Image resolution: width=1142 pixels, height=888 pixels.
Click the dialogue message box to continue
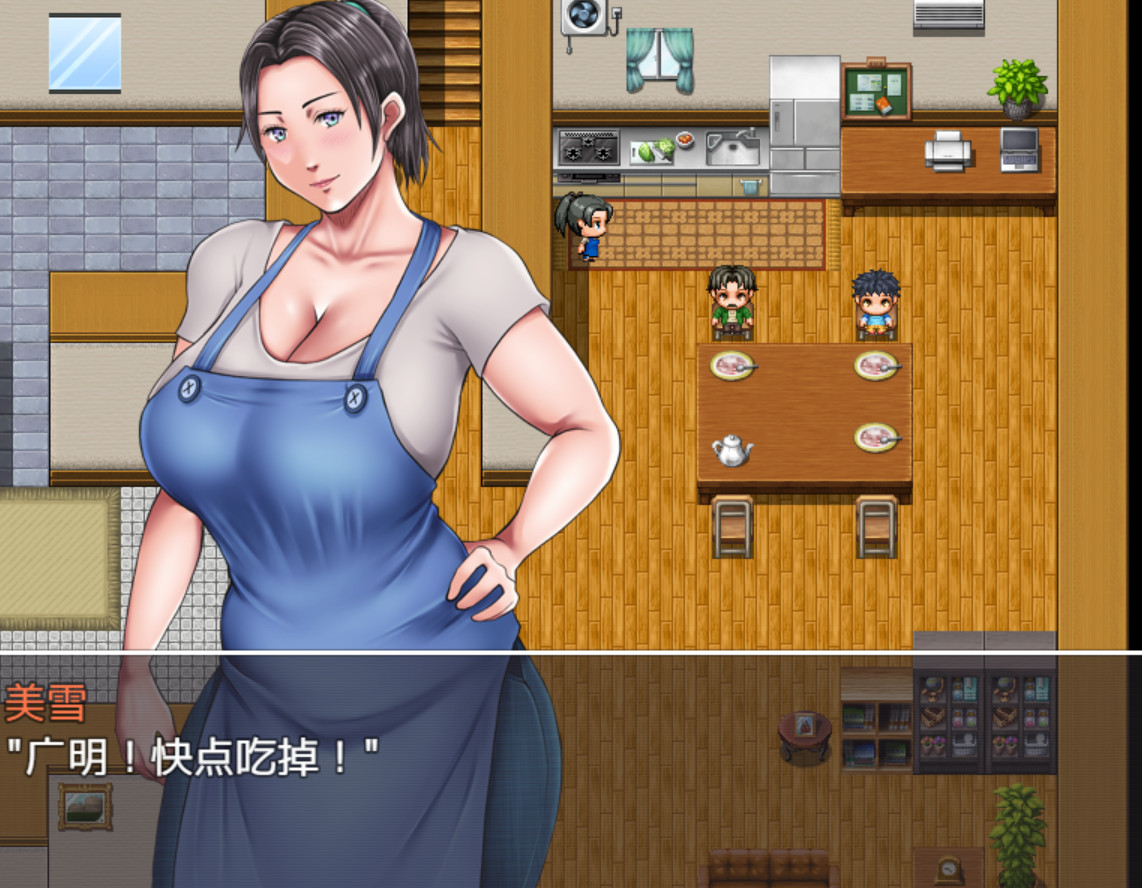pos(570,768)
